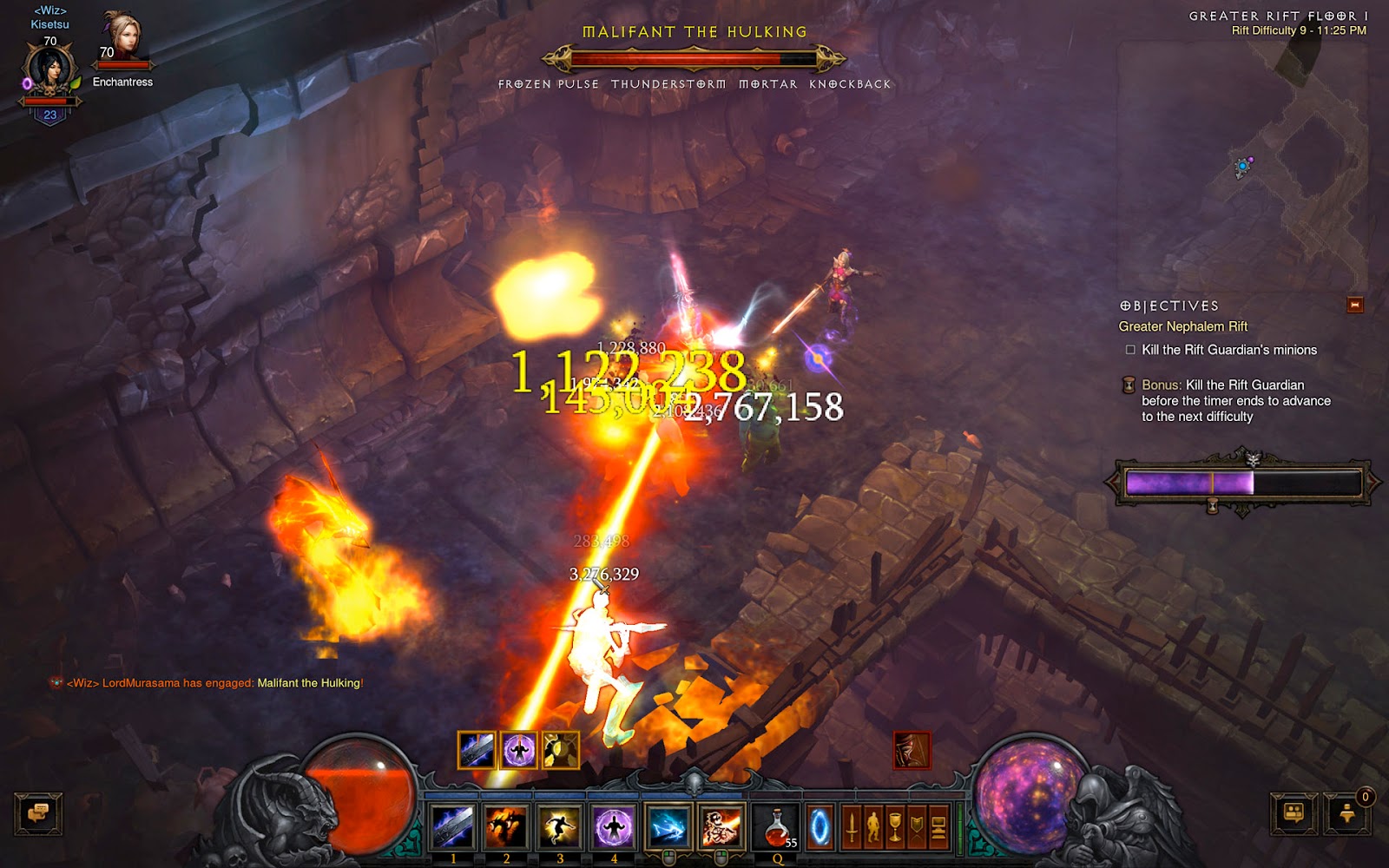Collapse the Objectives tracker panel

(1354, 305)
